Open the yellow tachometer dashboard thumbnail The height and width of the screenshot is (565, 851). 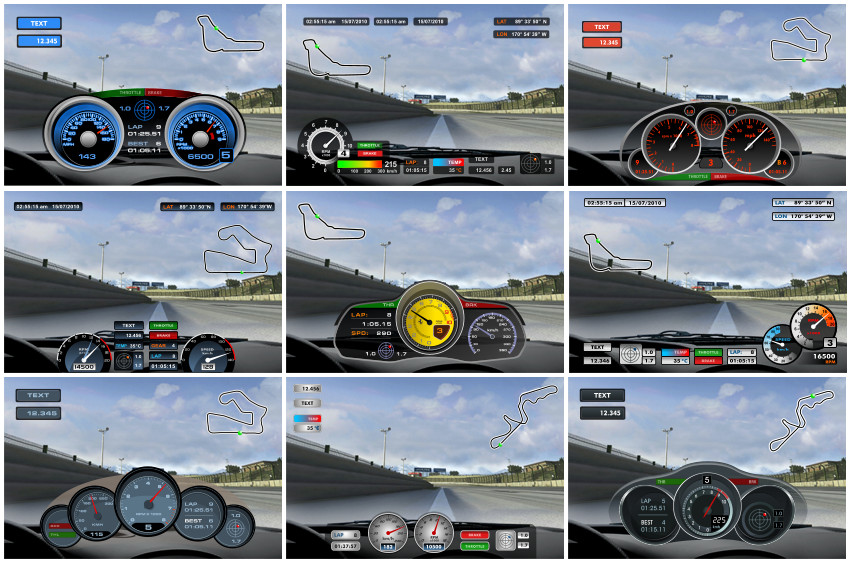pos(424,281)
